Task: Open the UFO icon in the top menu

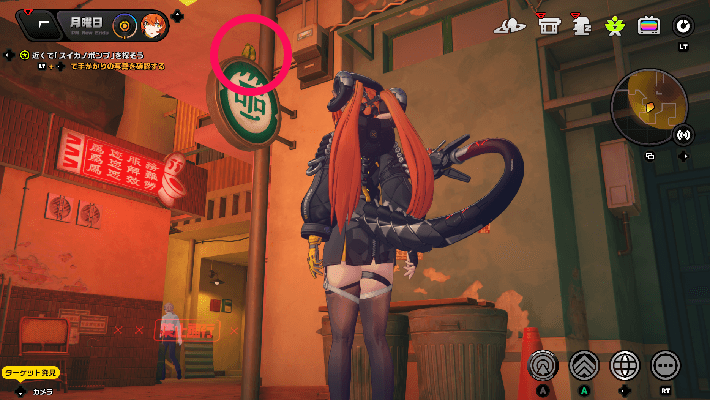Action: pos(510,26)
